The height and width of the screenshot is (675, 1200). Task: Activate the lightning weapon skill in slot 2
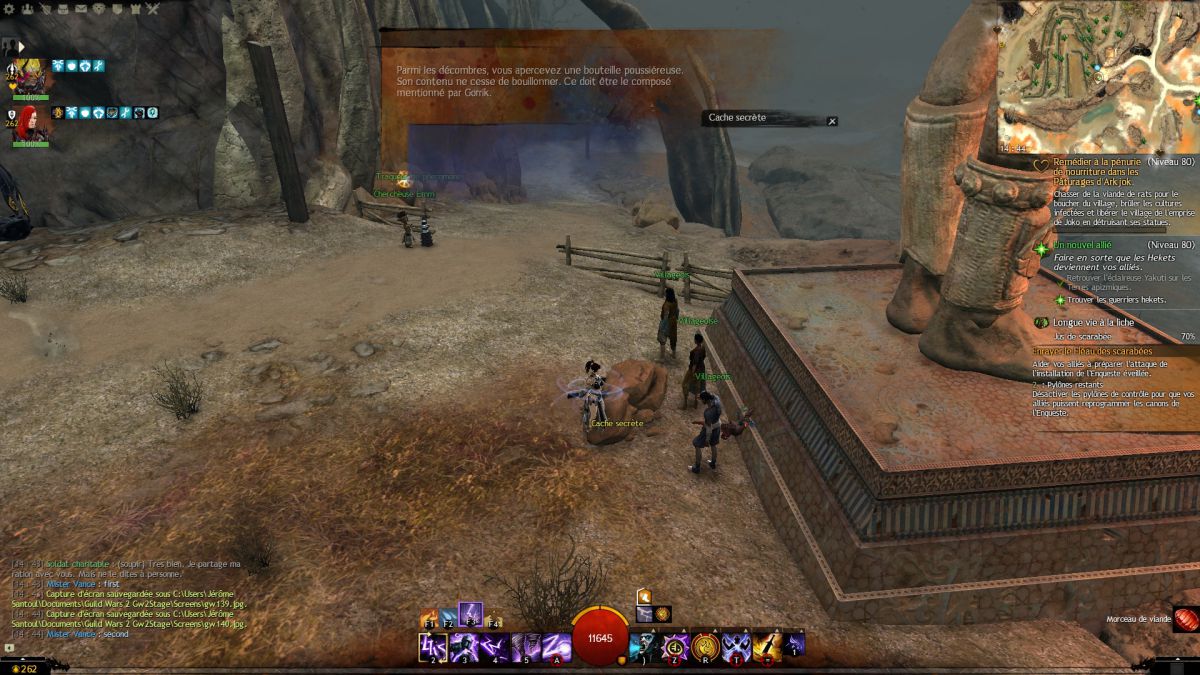[432, 647]
